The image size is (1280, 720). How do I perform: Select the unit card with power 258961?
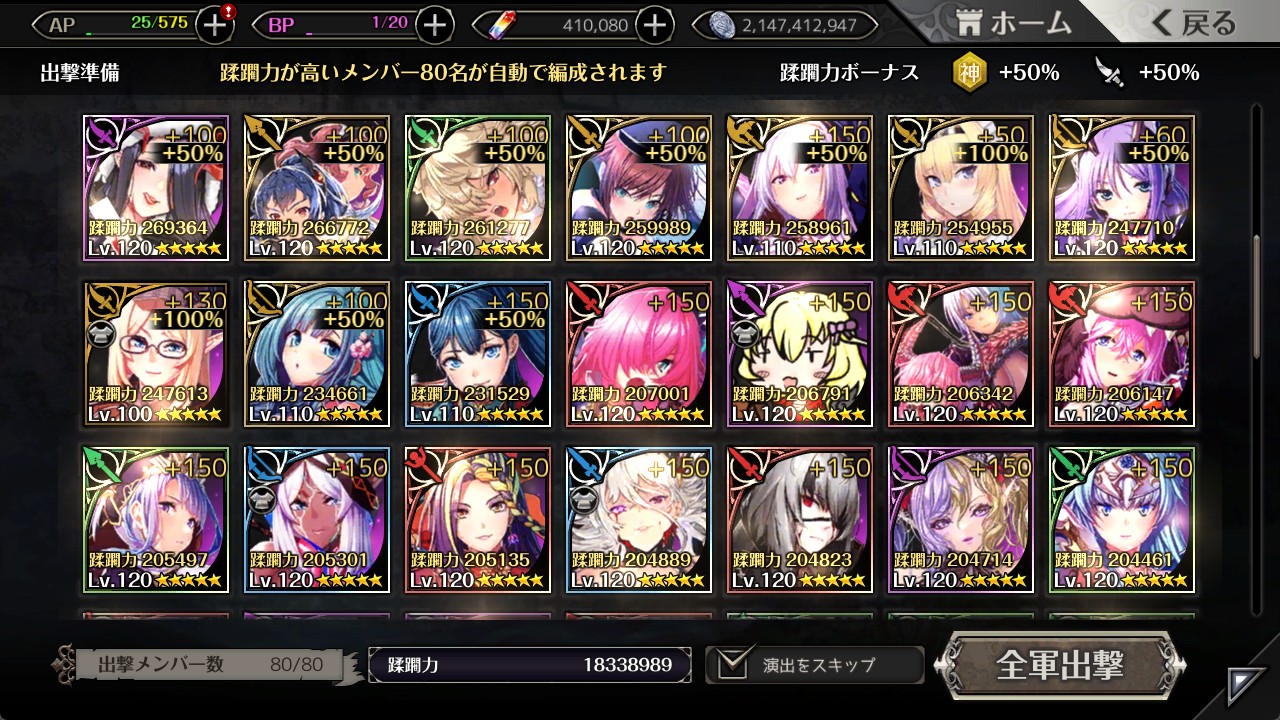(800, 188)
